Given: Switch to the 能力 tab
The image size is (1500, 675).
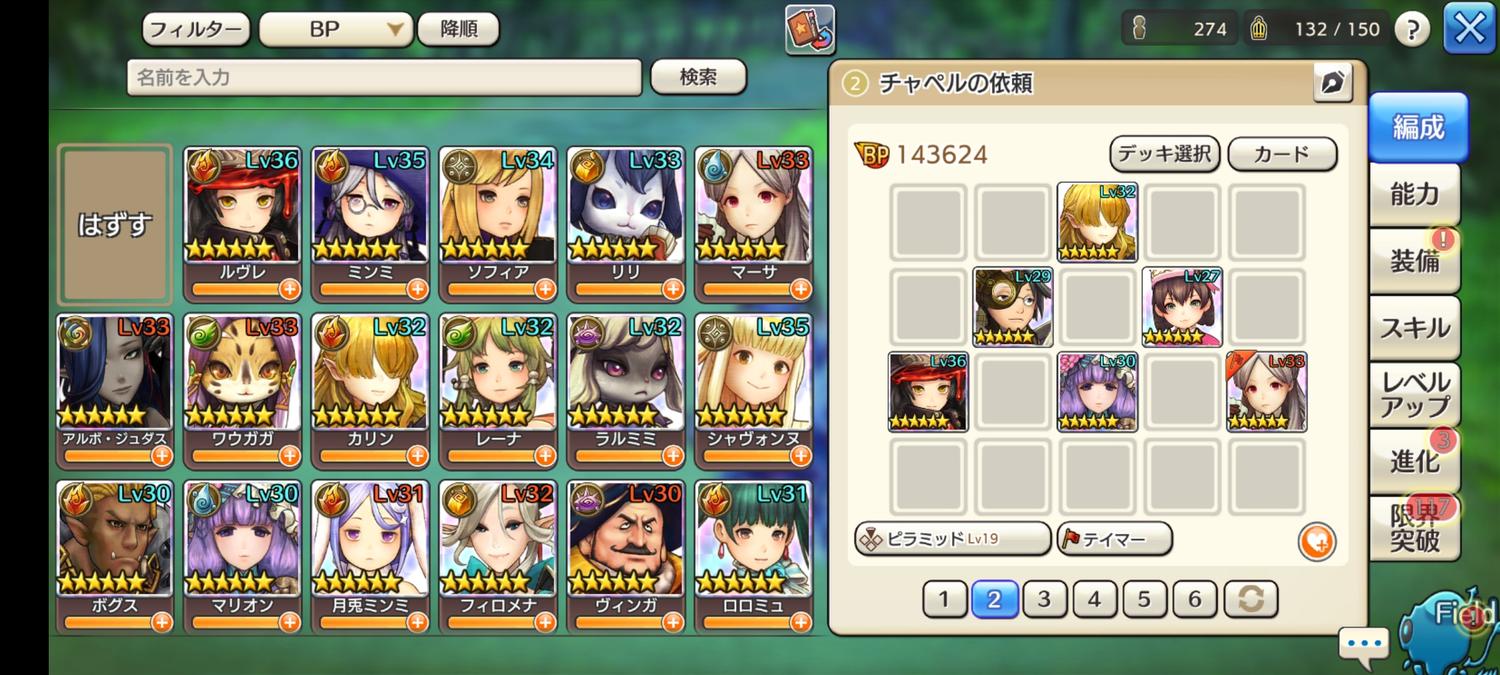Looking at the screenshot, I should point(1414,194).
